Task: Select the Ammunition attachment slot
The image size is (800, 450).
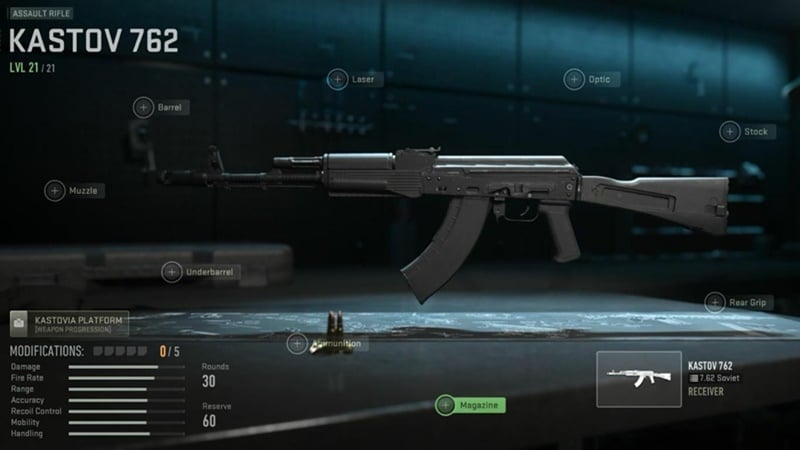Action: pyautogui.click(x=298, y=344)
